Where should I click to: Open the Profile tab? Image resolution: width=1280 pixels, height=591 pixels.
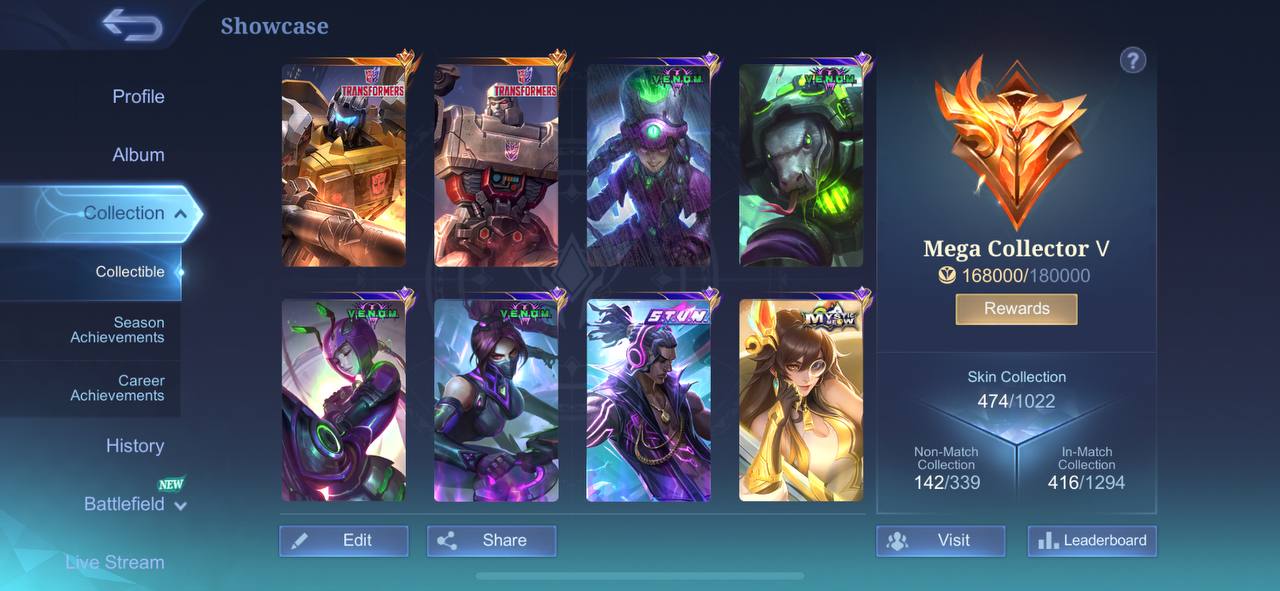point(138,97)
